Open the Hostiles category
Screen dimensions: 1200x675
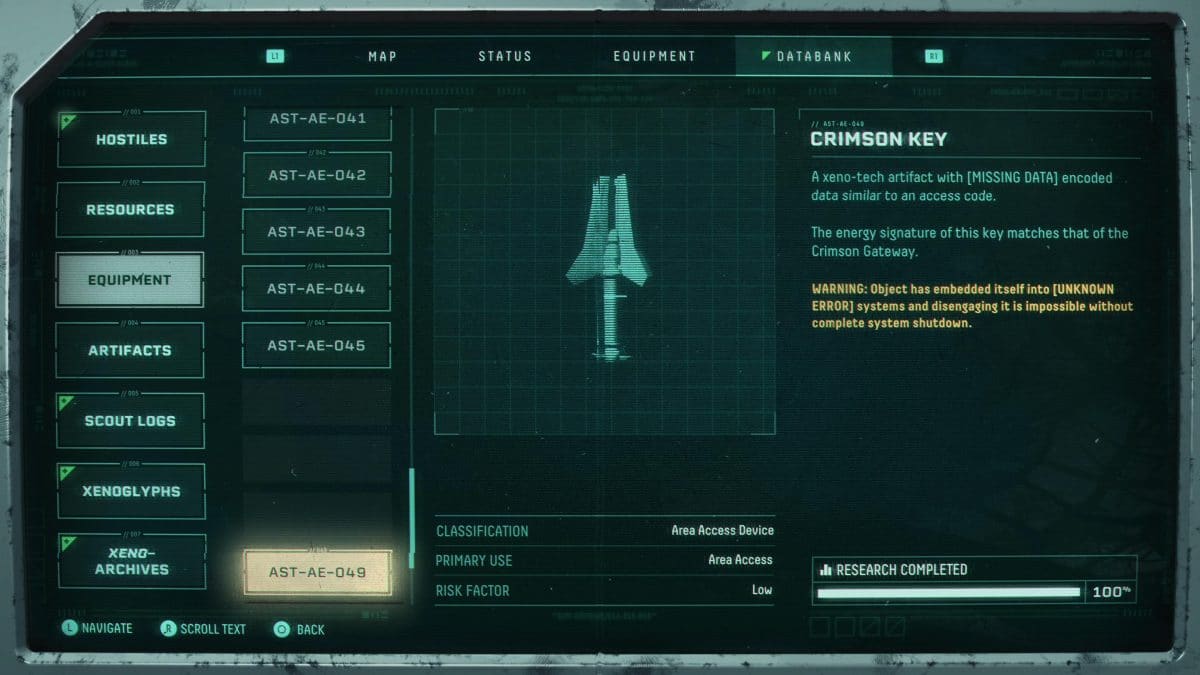pos(131,140)
